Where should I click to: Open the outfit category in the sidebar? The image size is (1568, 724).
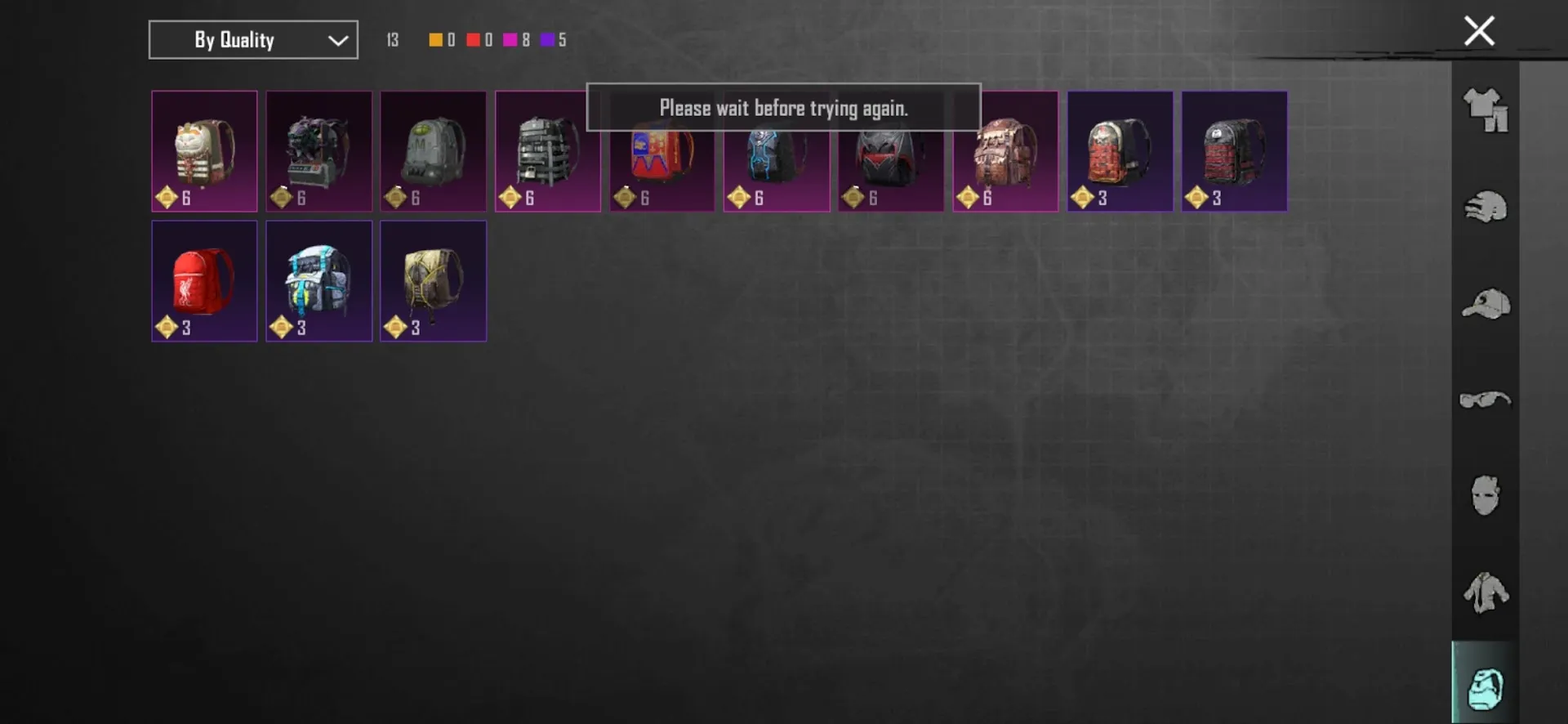(1485, 110)
